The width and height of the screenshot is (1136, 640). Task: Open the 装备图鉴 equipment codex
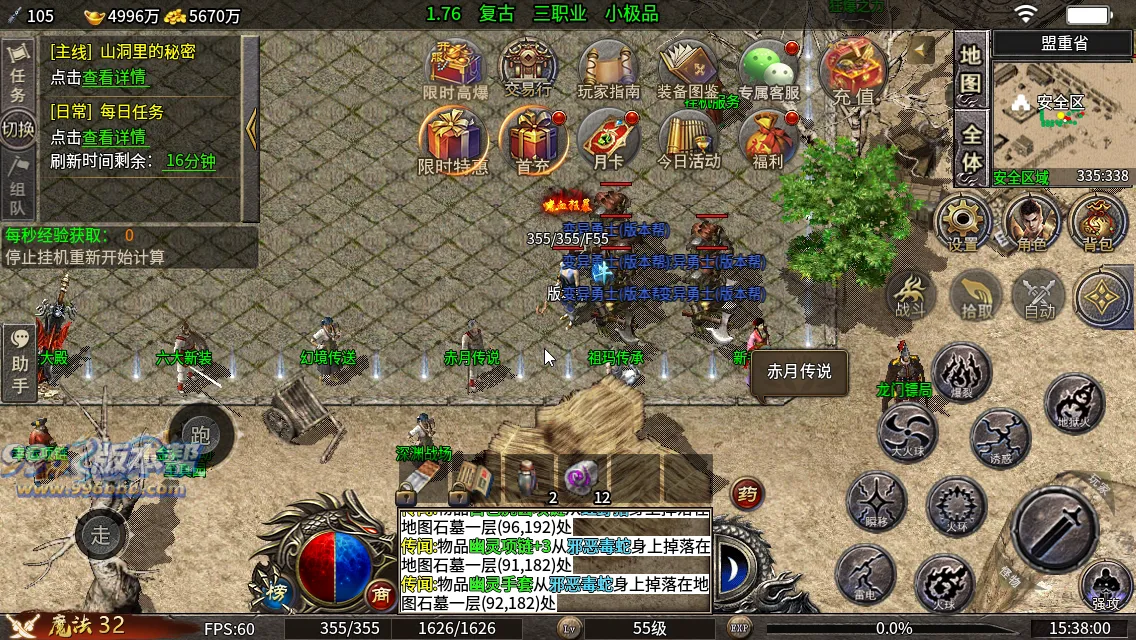point(688,68)
